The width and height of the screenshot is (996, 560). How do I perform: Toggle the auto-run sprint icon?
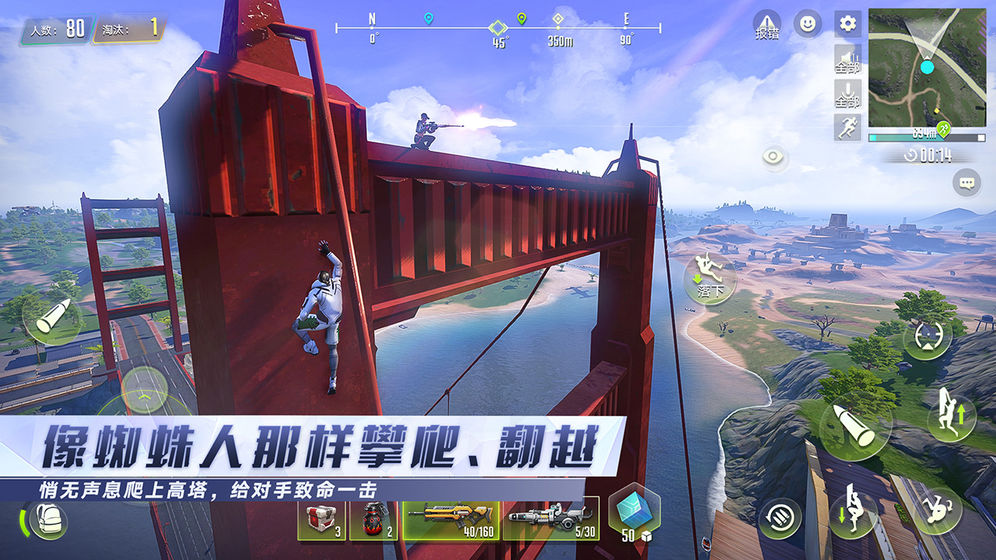[x=848, y=127]
